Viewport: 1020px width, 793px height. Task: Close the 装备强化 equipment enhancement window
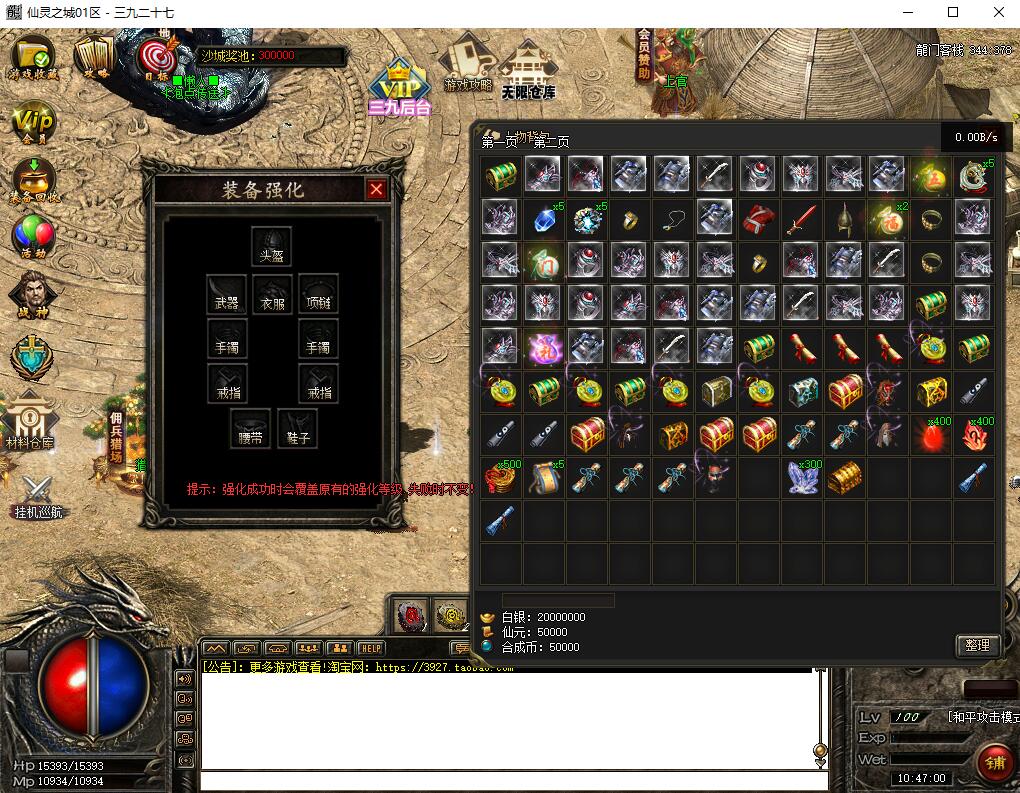pos(376,189)
